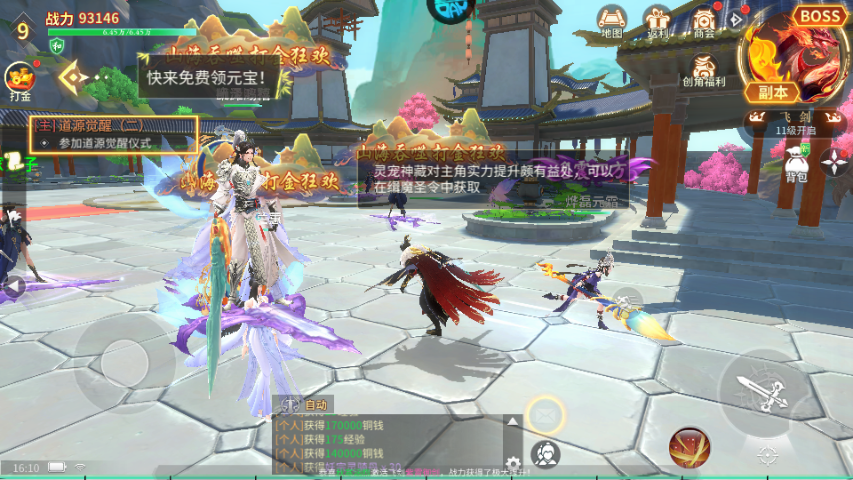853x480 pixels.
Task: Open the 地图 map icon
Action: (x=612, y=20)
